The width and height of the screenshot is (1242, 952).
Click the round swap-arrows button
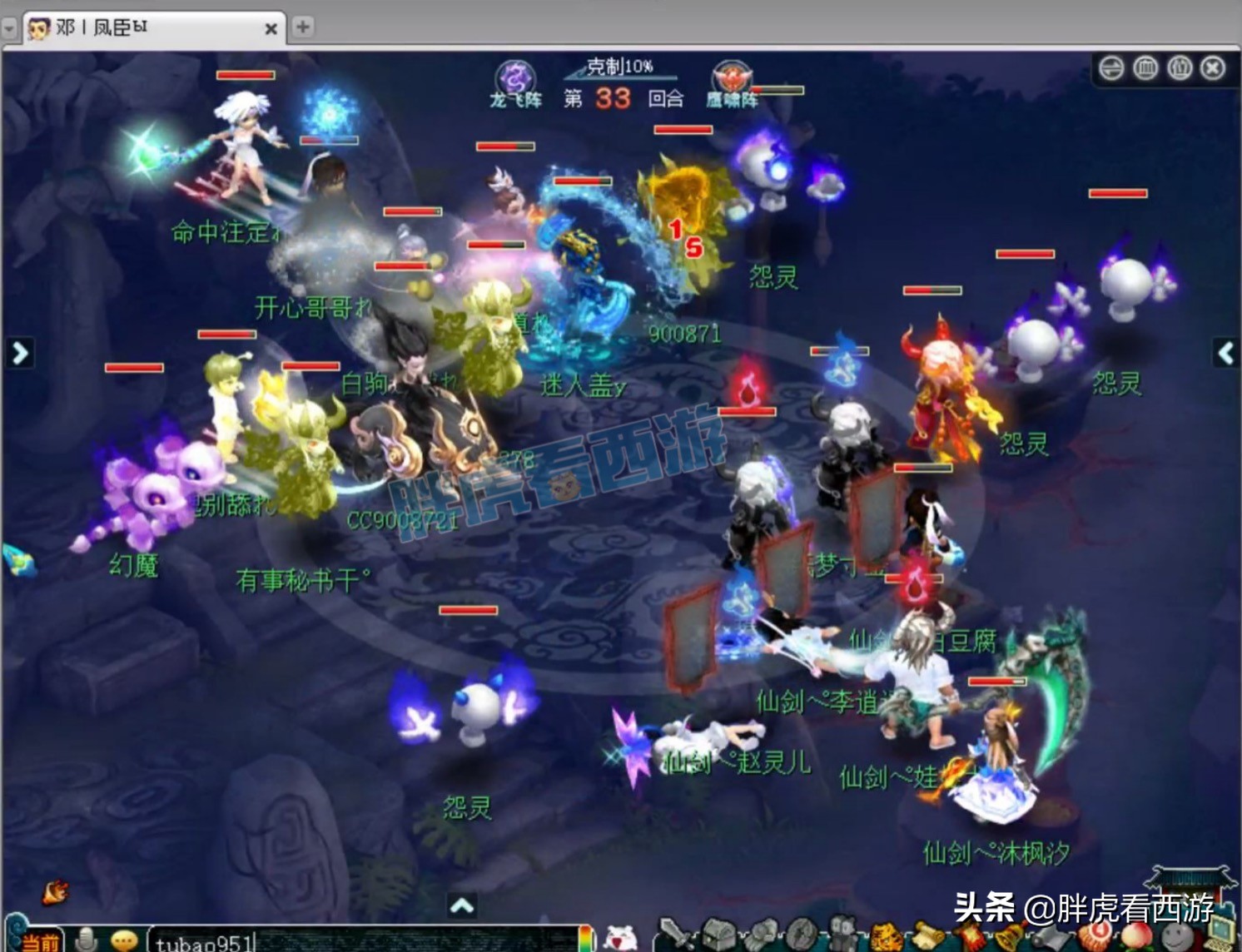click(x=1111, y=68)
